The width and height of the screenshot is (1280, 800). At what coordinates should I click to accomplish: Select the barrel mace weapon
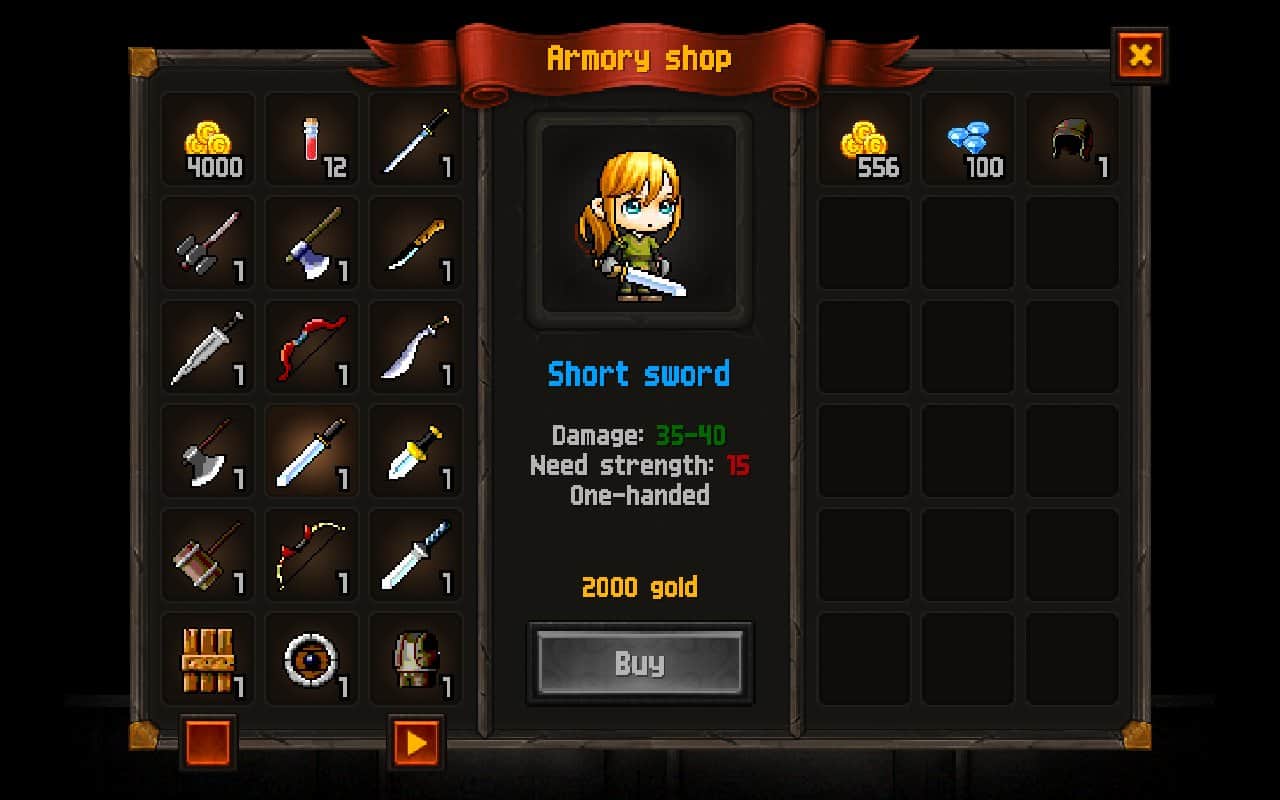click(207, 557)
